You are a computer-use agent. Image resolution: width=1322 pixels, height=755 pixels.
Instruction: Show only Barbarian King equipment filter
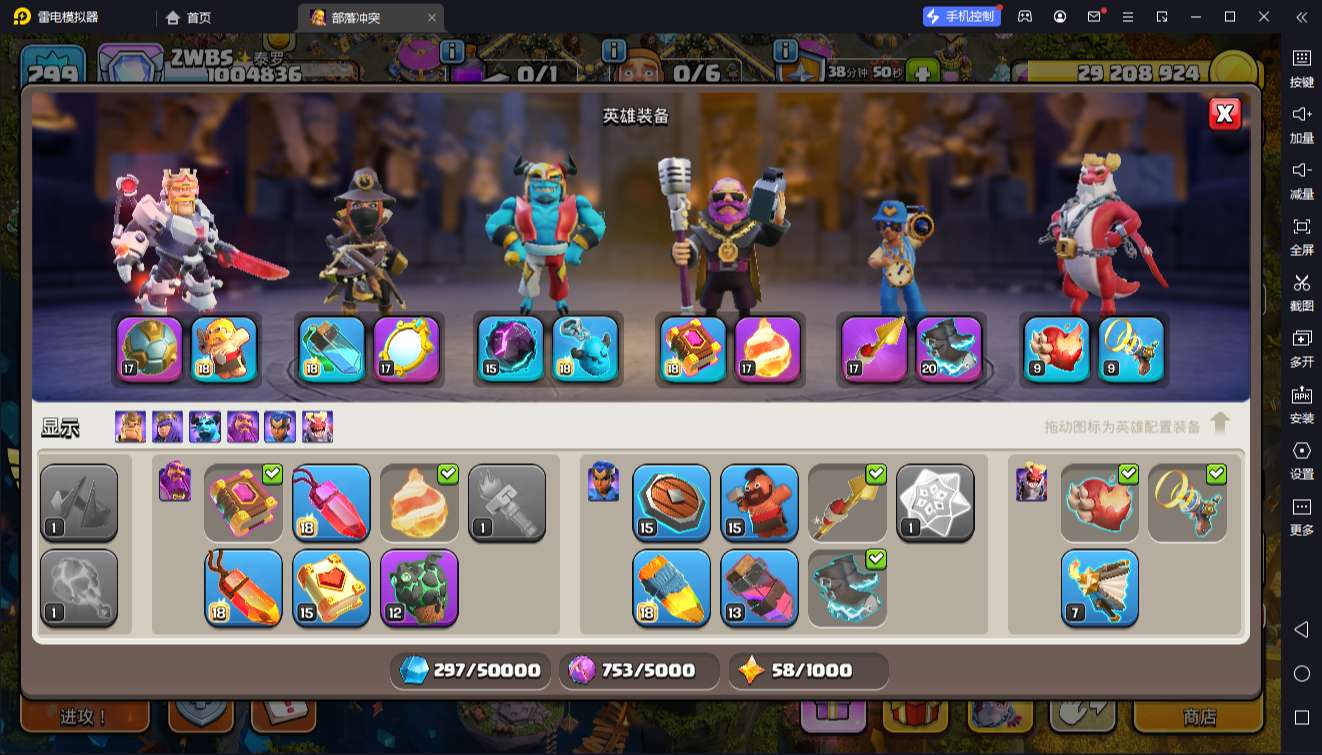coord(130,427)
